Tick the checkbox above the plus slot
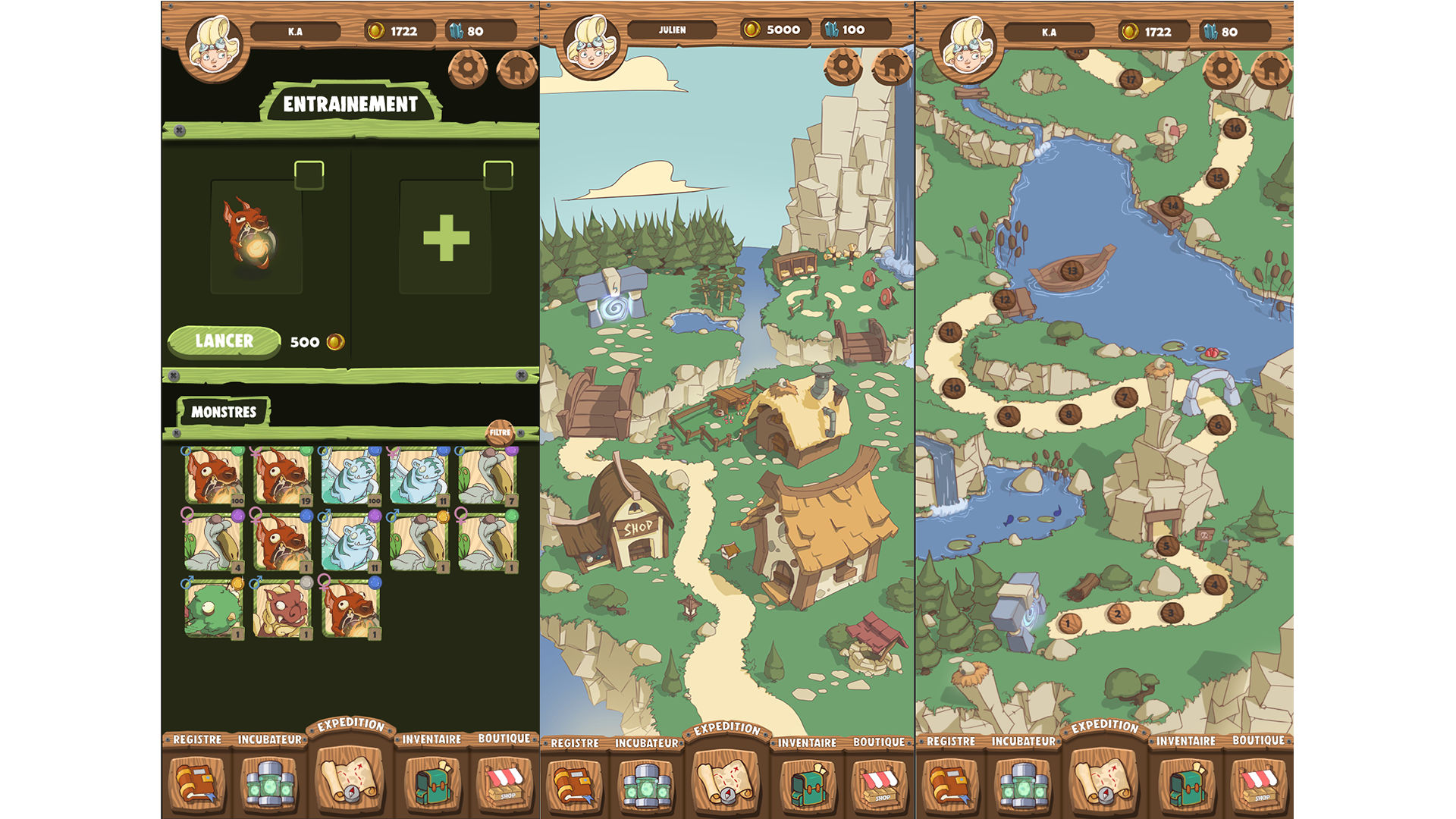 coord(498,174)
